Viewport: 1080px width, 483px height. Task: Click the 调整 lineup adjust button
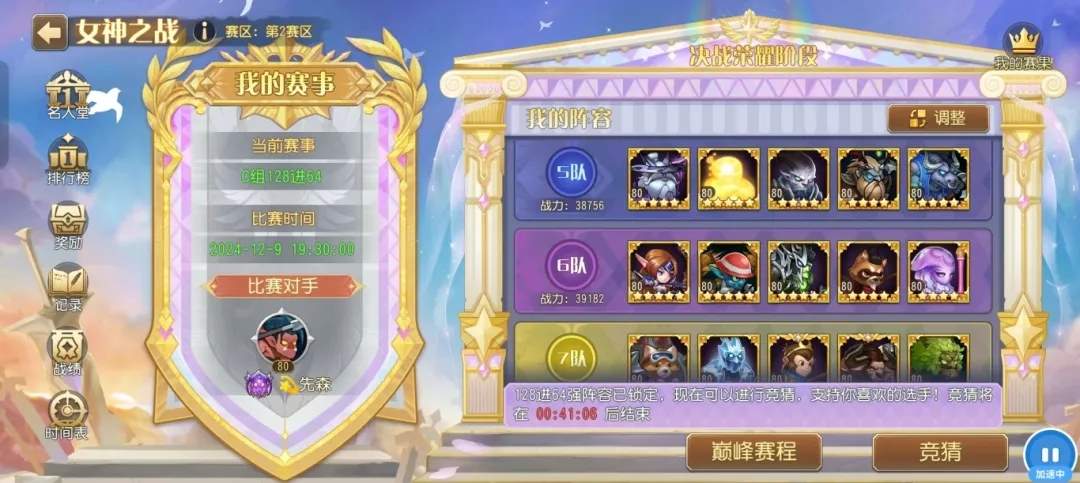pos(938,118)
